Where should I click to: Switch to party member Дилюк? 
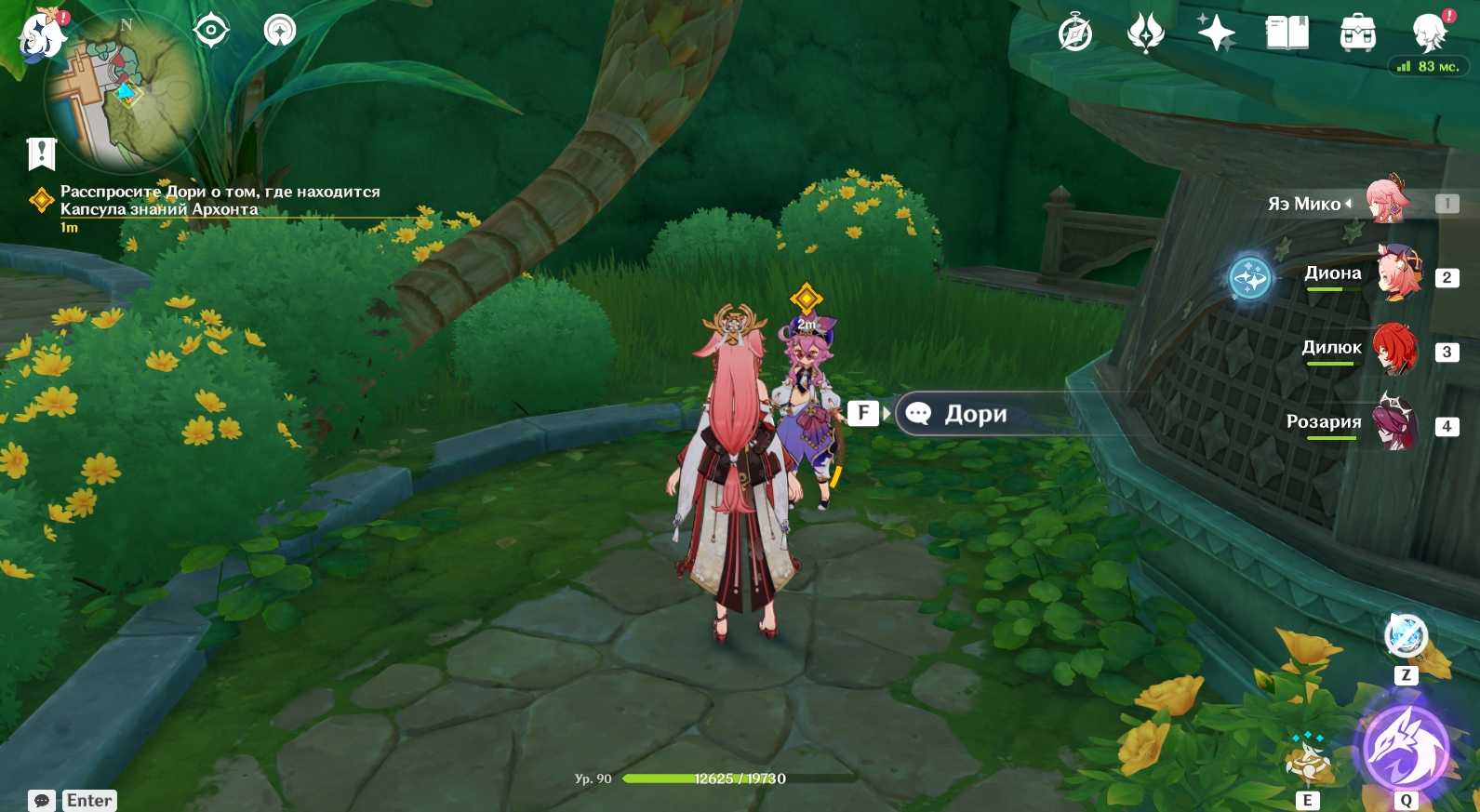coord(1395,349)
